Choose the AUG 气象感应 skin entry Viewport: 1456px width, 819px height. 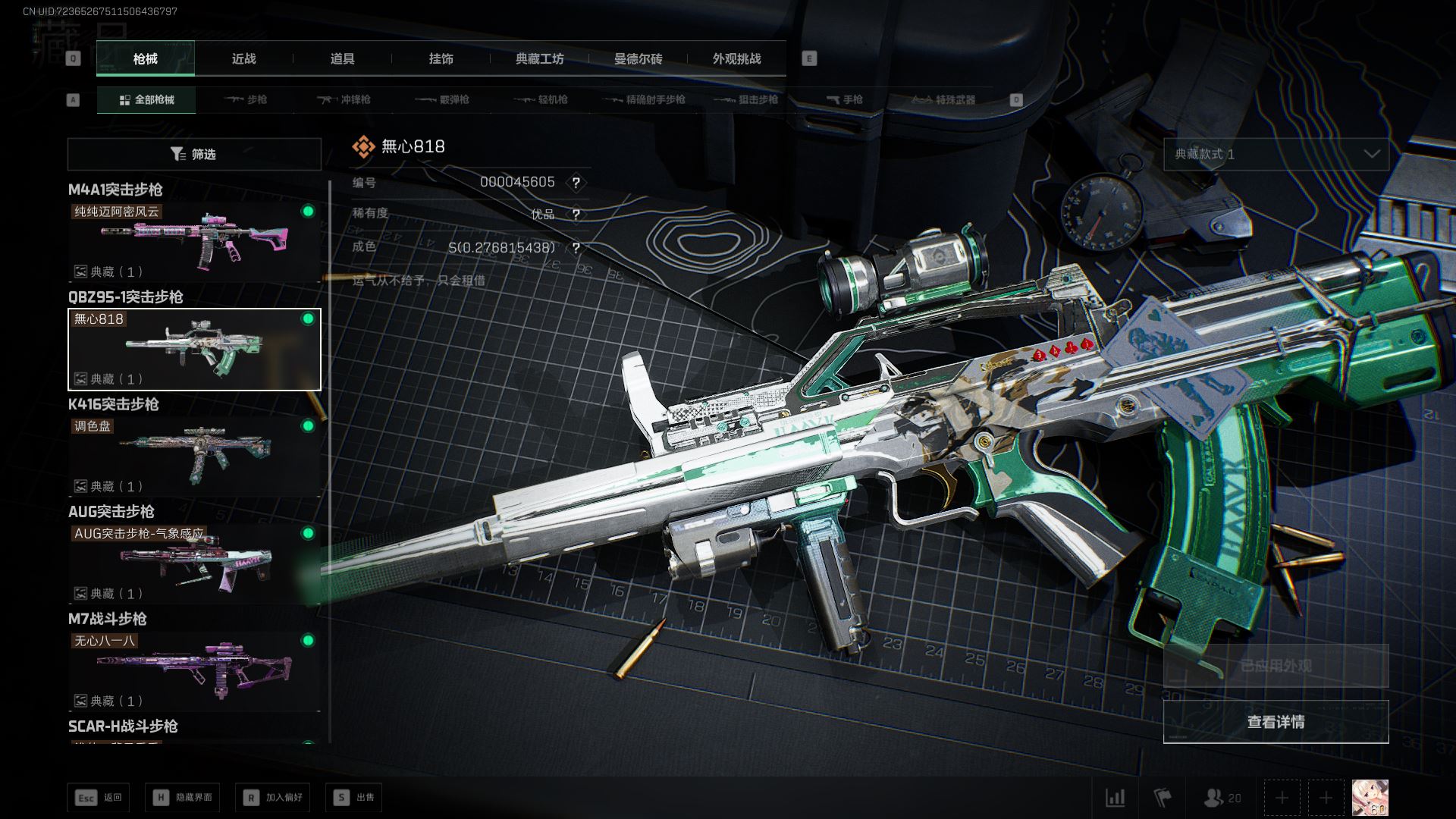point(194,563)
